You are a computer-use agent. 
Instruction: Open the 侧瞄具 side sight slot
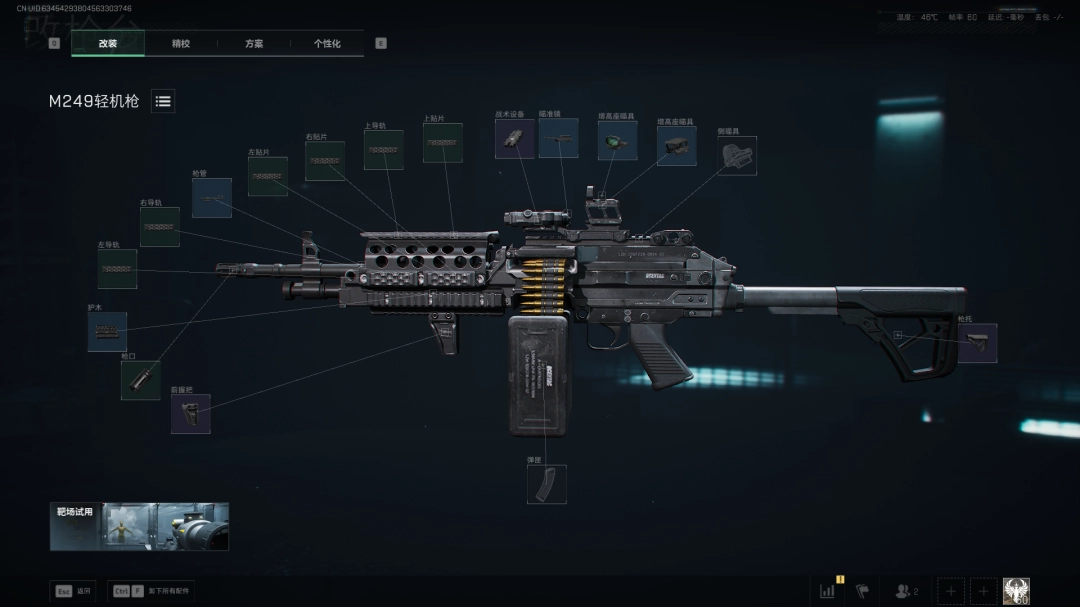pos(737,156)
